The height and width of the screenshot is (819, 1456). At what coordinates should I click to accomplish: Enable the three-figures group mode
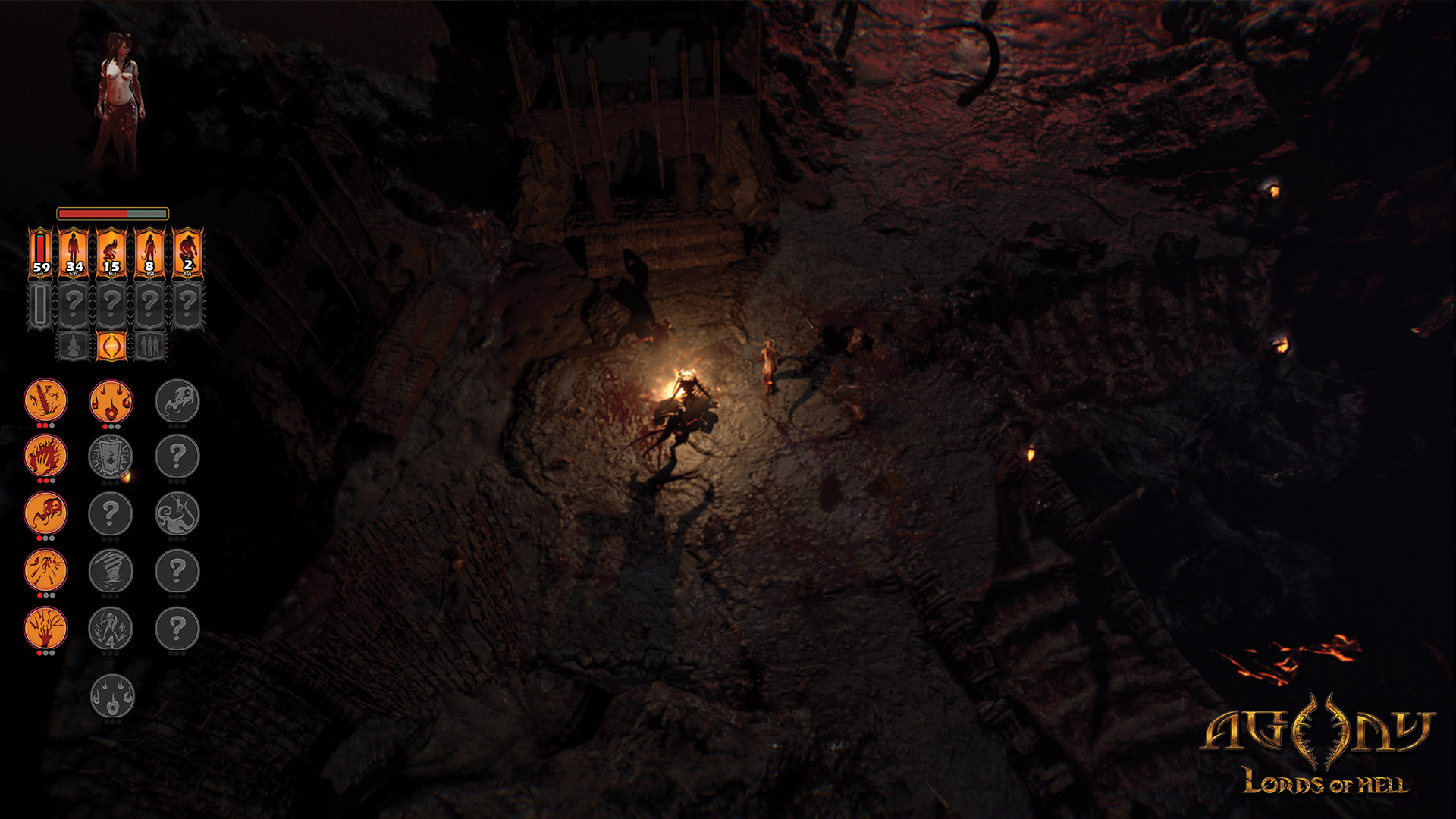(x=150, y=347)
